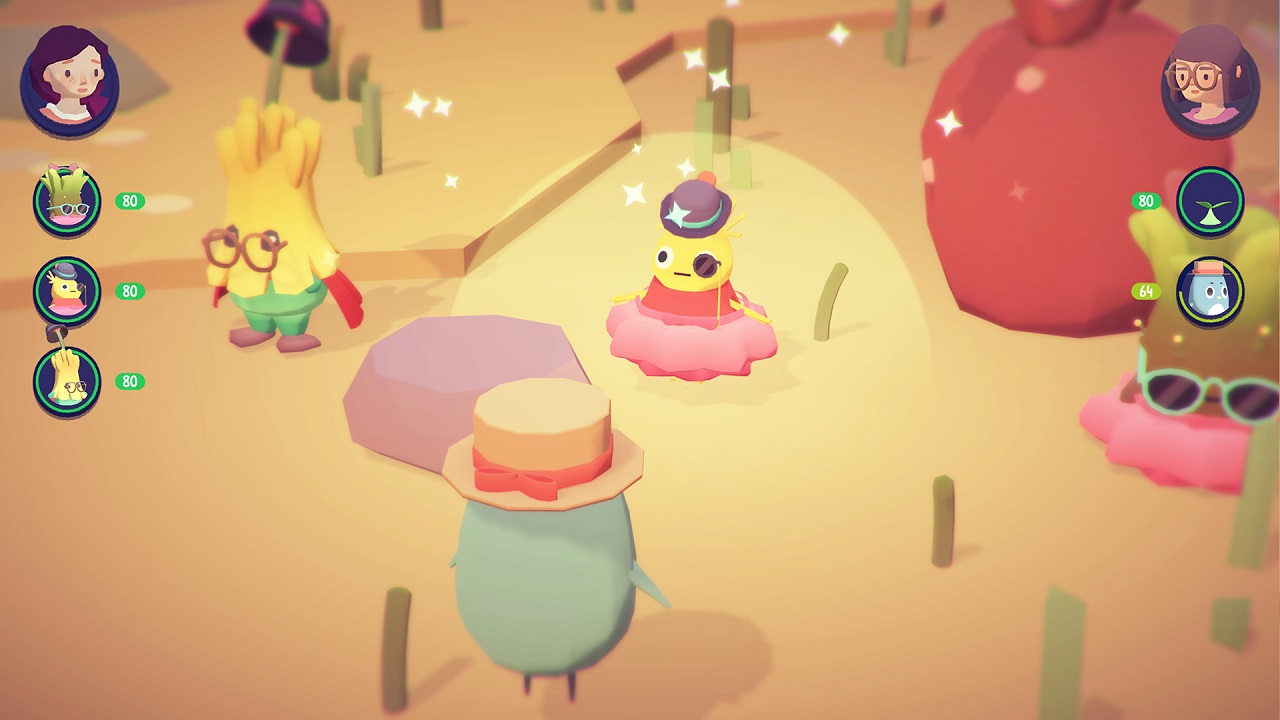Viewport: 1280px width, 720px height.
Task: Click the green 80 badge next to top-left ooblet
Action: pos(130,201)
